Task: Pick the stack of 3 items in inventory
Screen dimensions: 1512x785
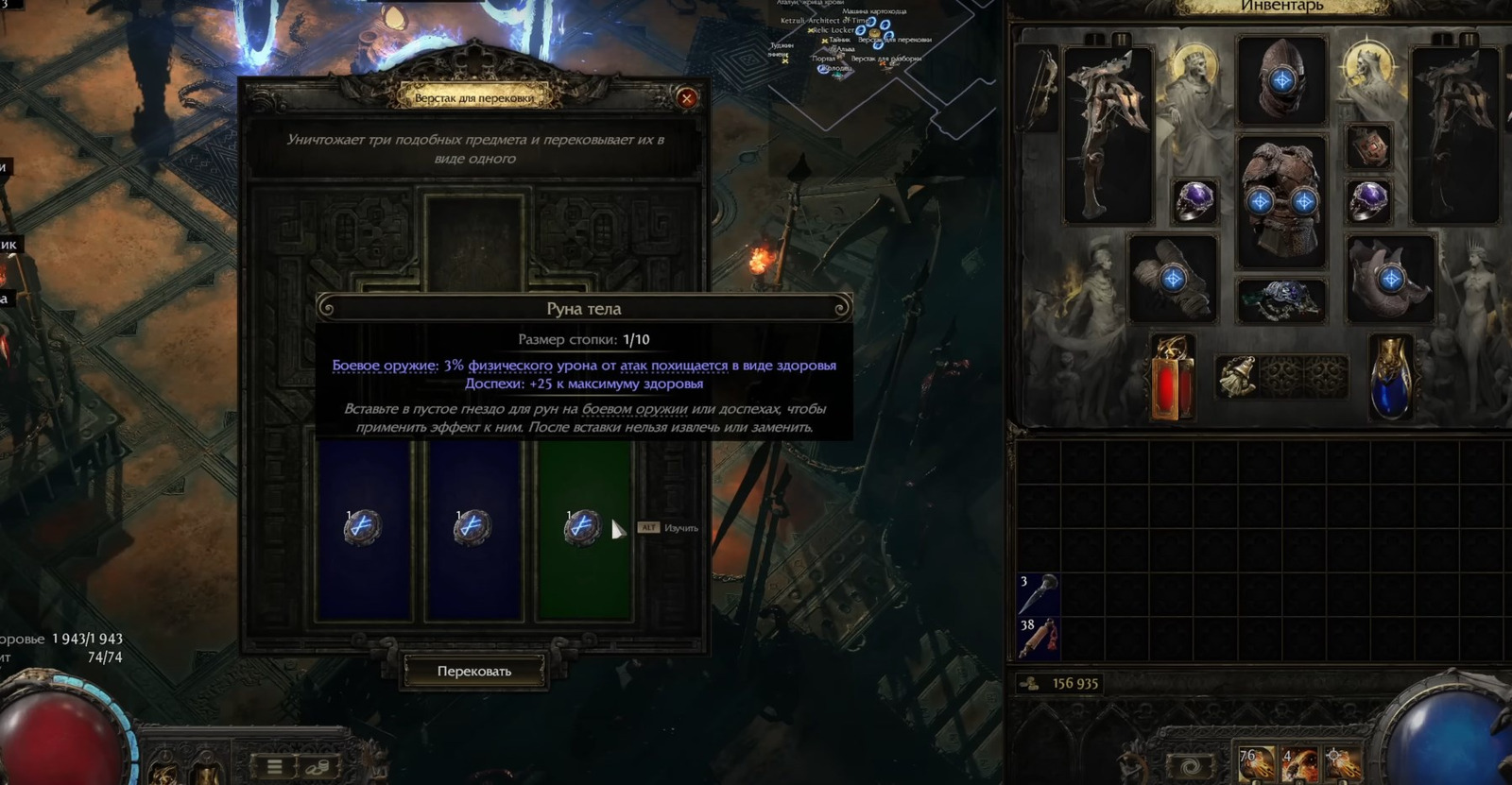Action: point(1038,594)
